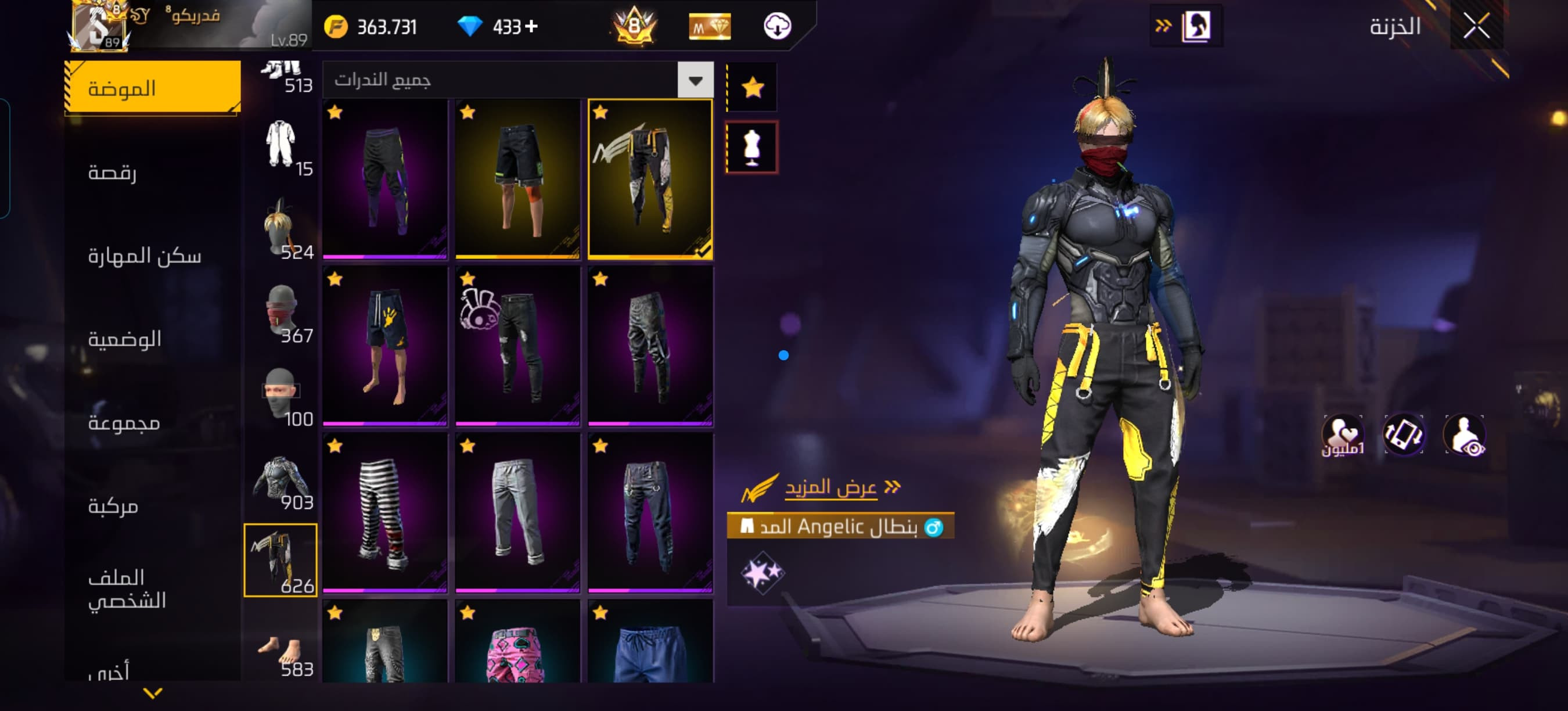The height and width of the screenshot is (711, 1568).
Task: Click the عرض المزيد (show more) link
Action: tap(831, 487)
